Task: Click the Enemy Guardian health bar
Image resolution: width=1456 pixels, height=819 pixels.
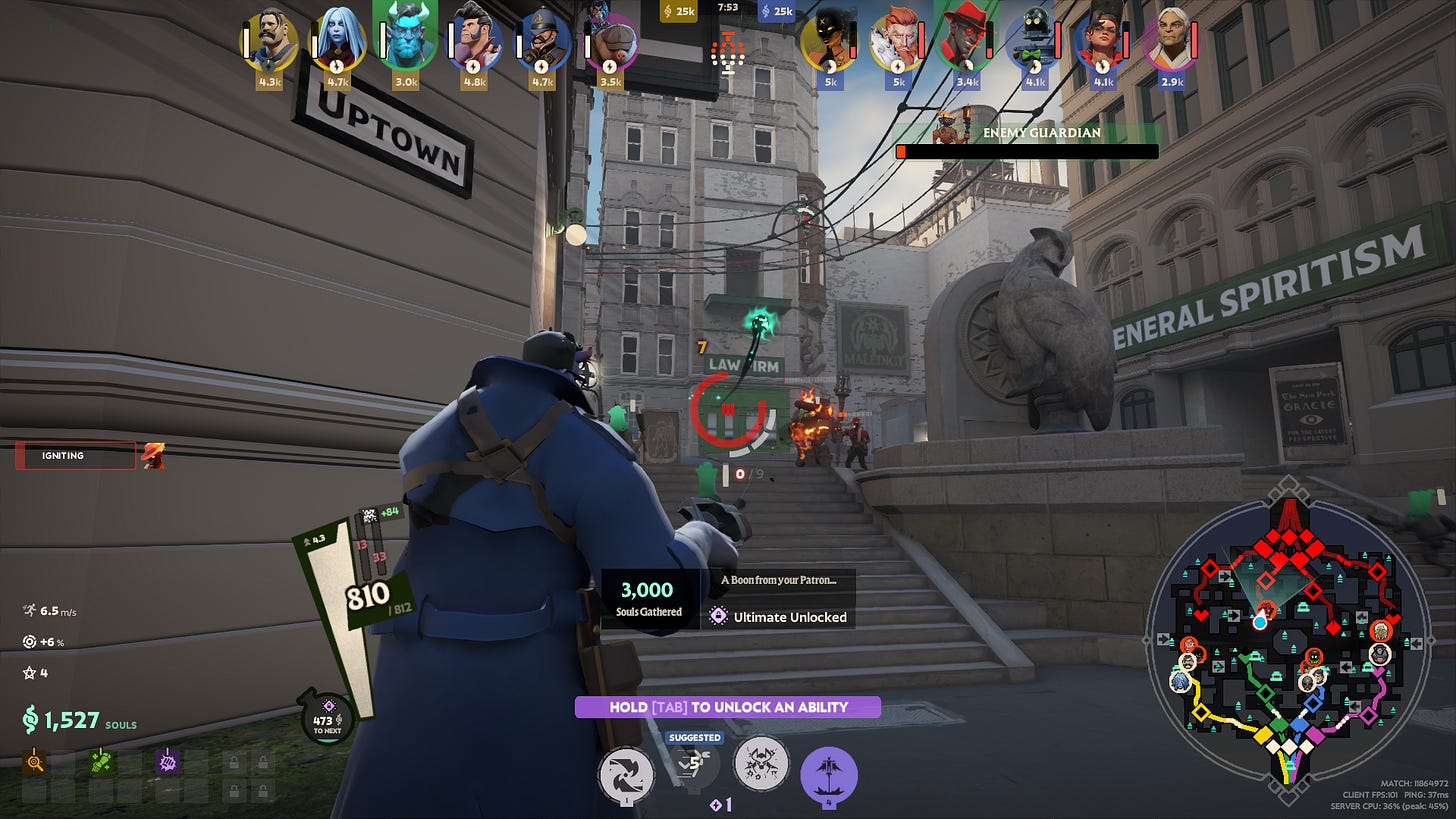Action: (x=1028, y=151)
